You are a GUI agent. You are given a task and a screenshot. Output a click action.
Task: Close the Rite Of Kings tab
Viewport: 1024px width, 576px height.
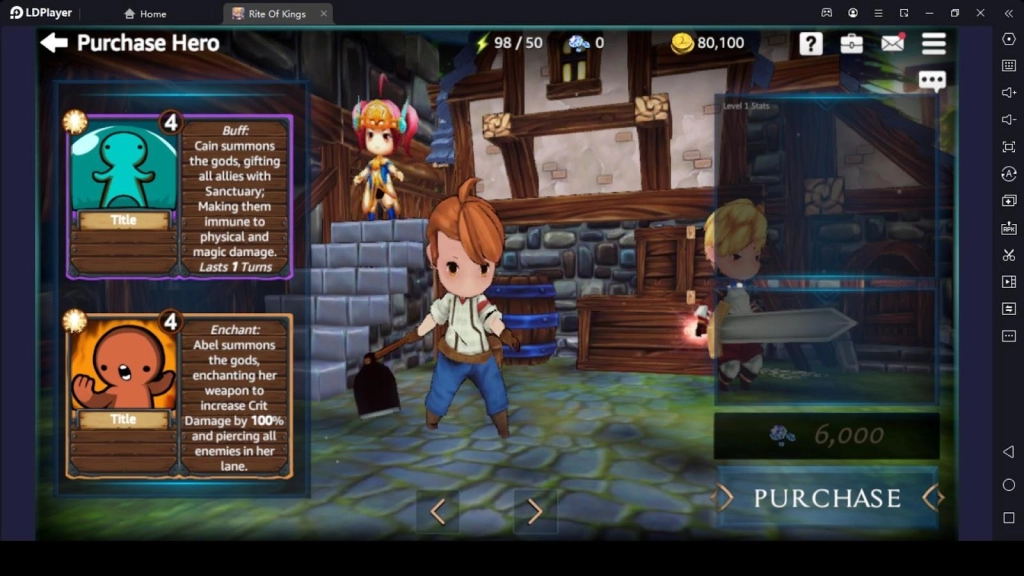point(323,14)
